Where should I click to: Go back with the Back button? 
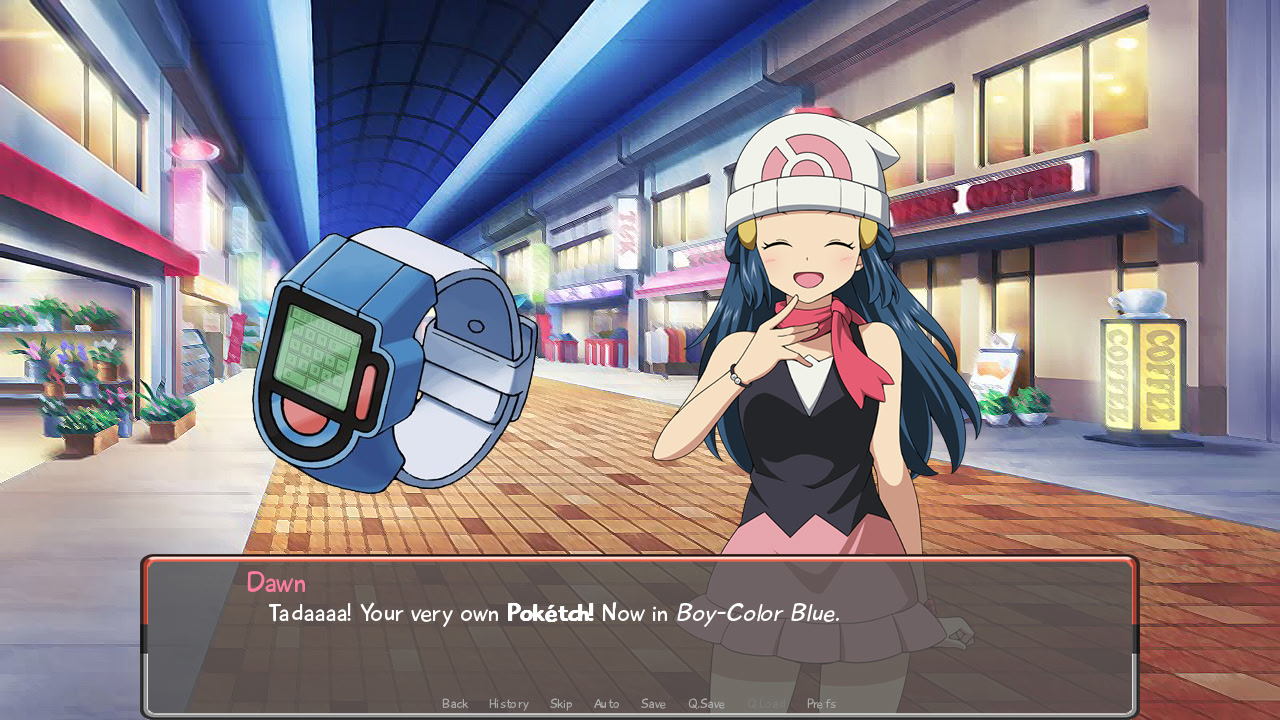click(455, 704)
